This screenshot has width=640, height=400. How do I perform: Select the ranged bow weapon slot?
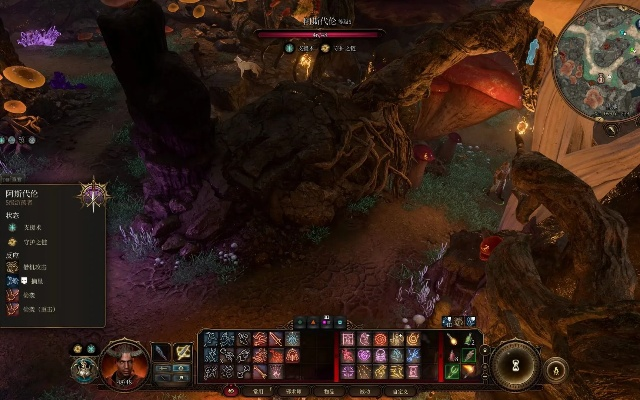[x=183, y=353]
